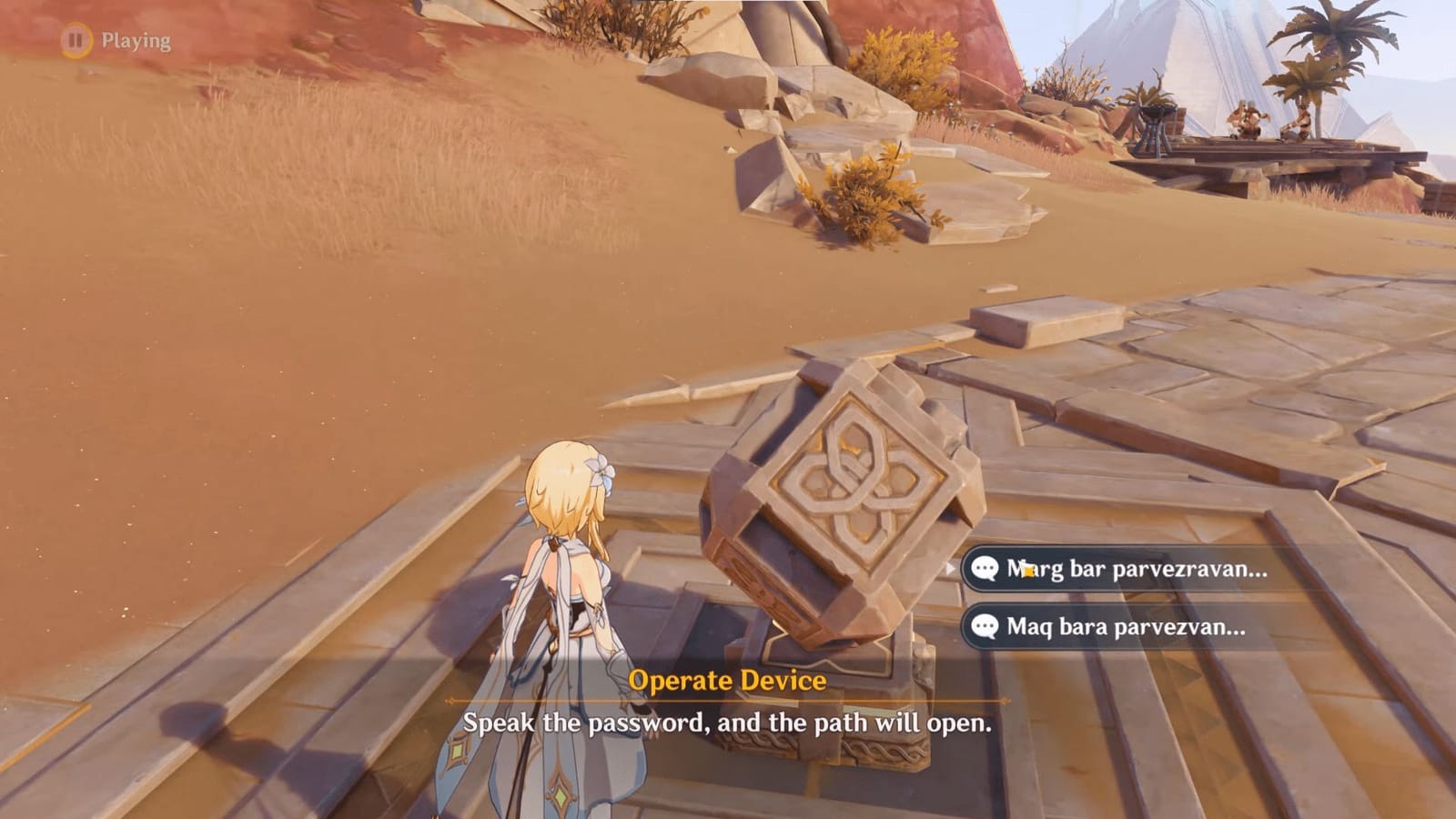The image size is (1456, 819).
Task: Click the pause icon next to Playing
Action: (x=71, y=40)
